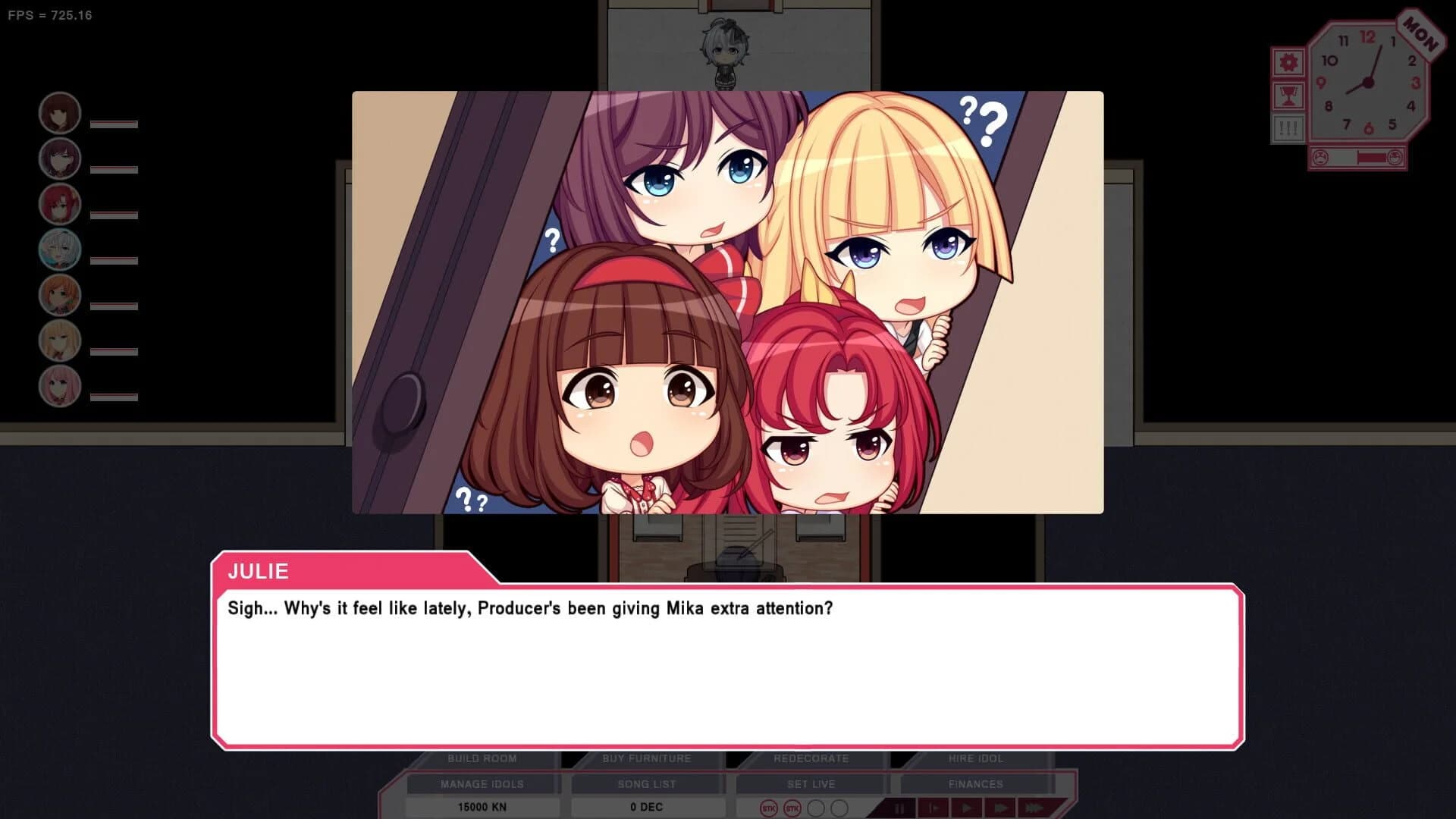Screen dimensions: 1456x819
Task: Toggle the first STK slot
Action: click(769, 808)
